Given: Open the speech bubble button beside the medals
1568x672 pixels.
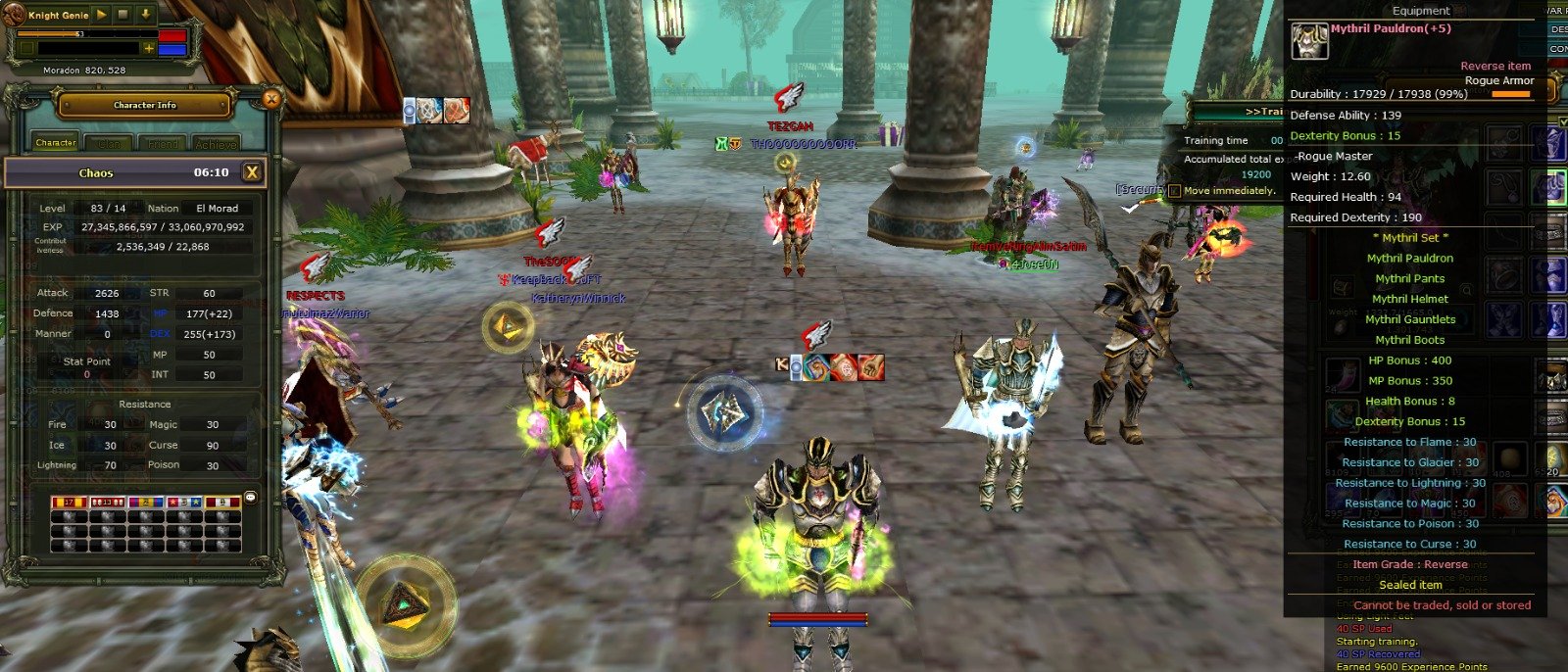Looking at the screenshot, I should [x=250, y=498].
